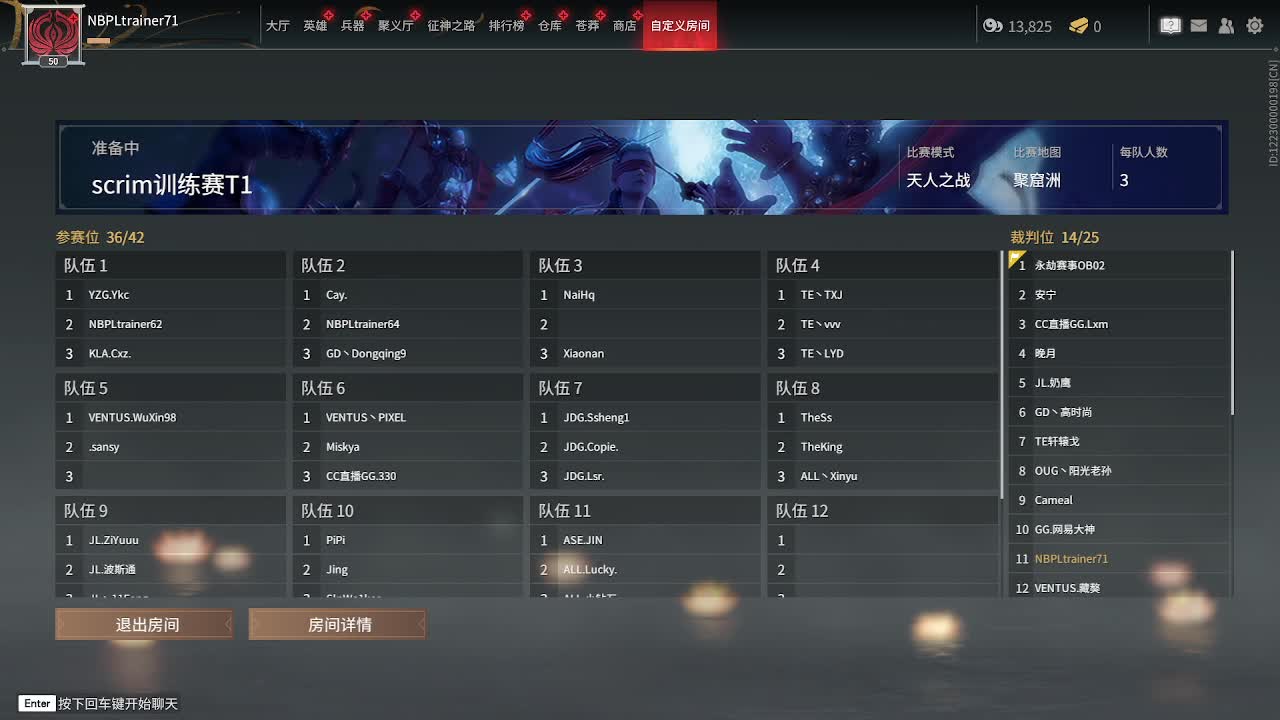Select the 自定义房间 tab
Image resolution: width=1280 pixels, height=720 pixels.
tap(679, 27)
